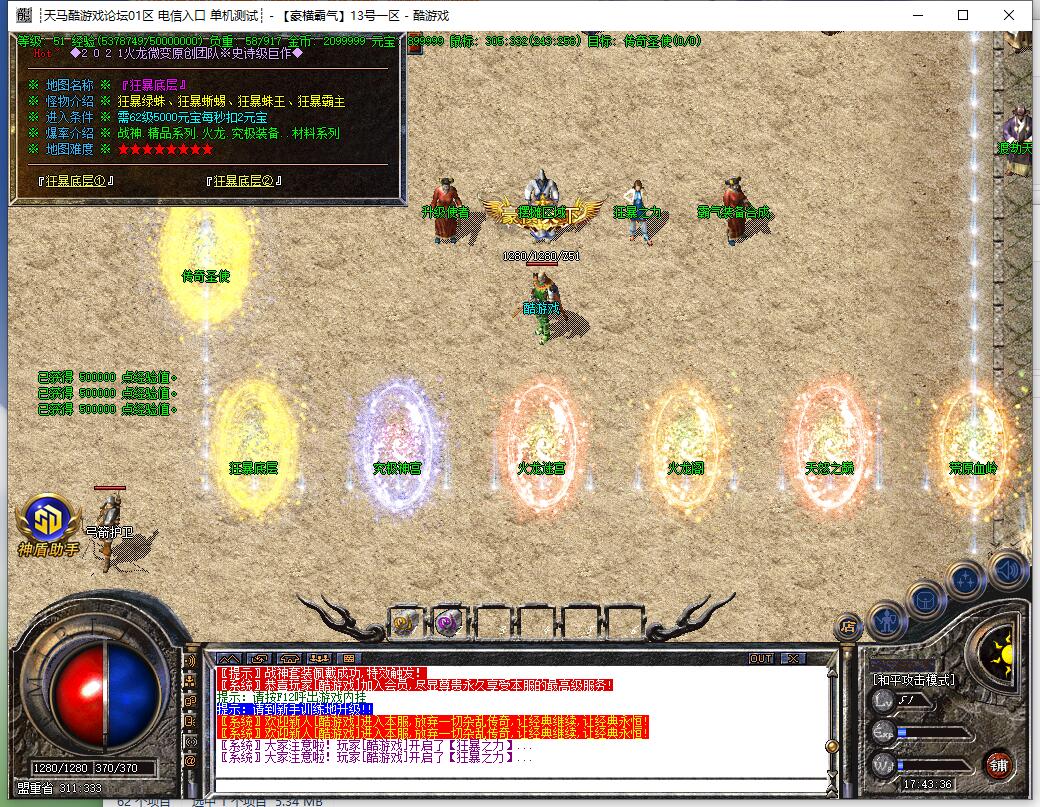Screen dimensions: 1040x807
Task: Maximize the game window
Action: point(963,15)
